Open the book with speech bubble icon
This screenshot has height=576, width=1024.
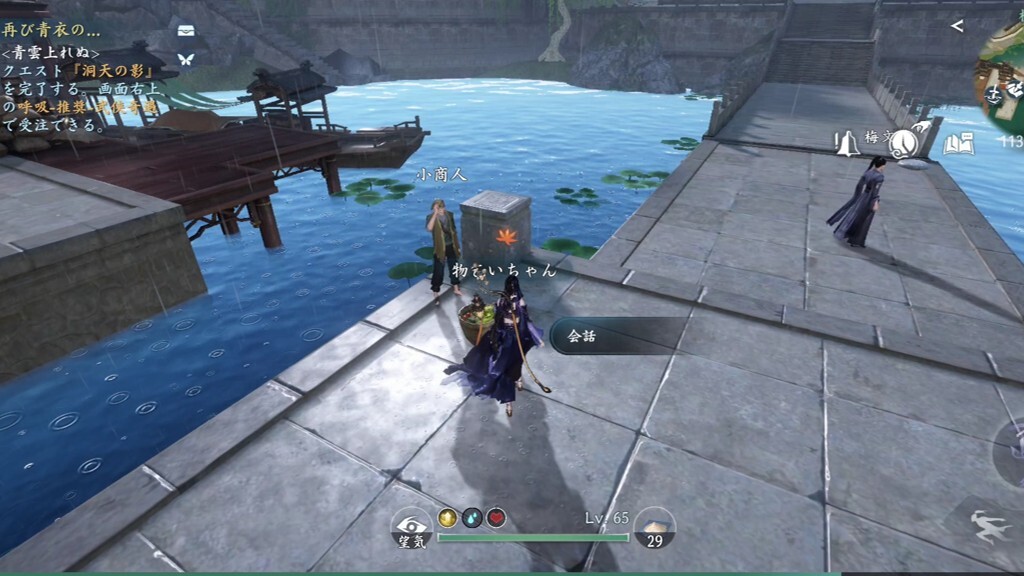click(958, 144)
